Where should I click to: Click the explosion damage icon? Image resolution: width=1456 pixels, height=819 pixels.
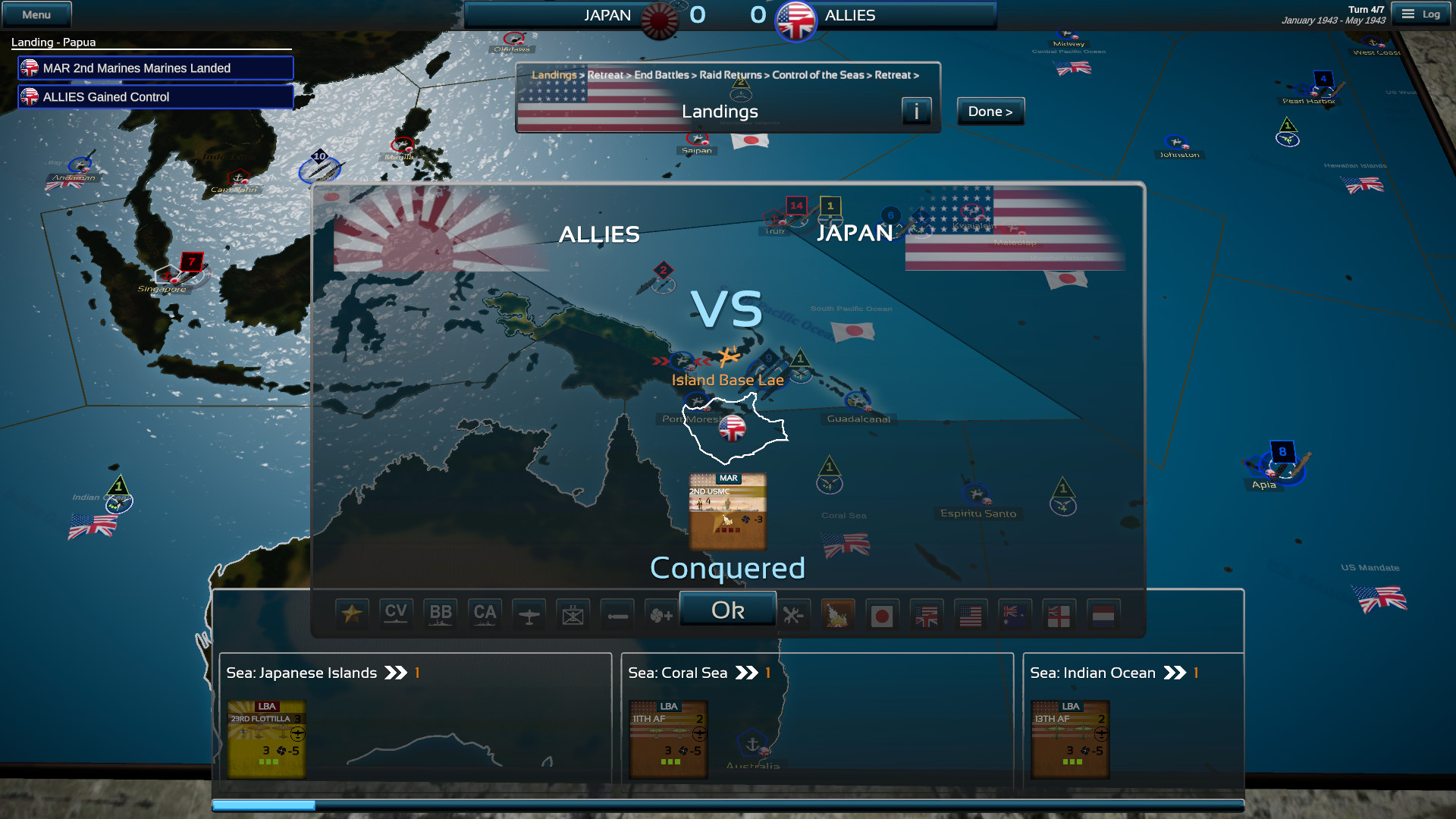point(837,613)
